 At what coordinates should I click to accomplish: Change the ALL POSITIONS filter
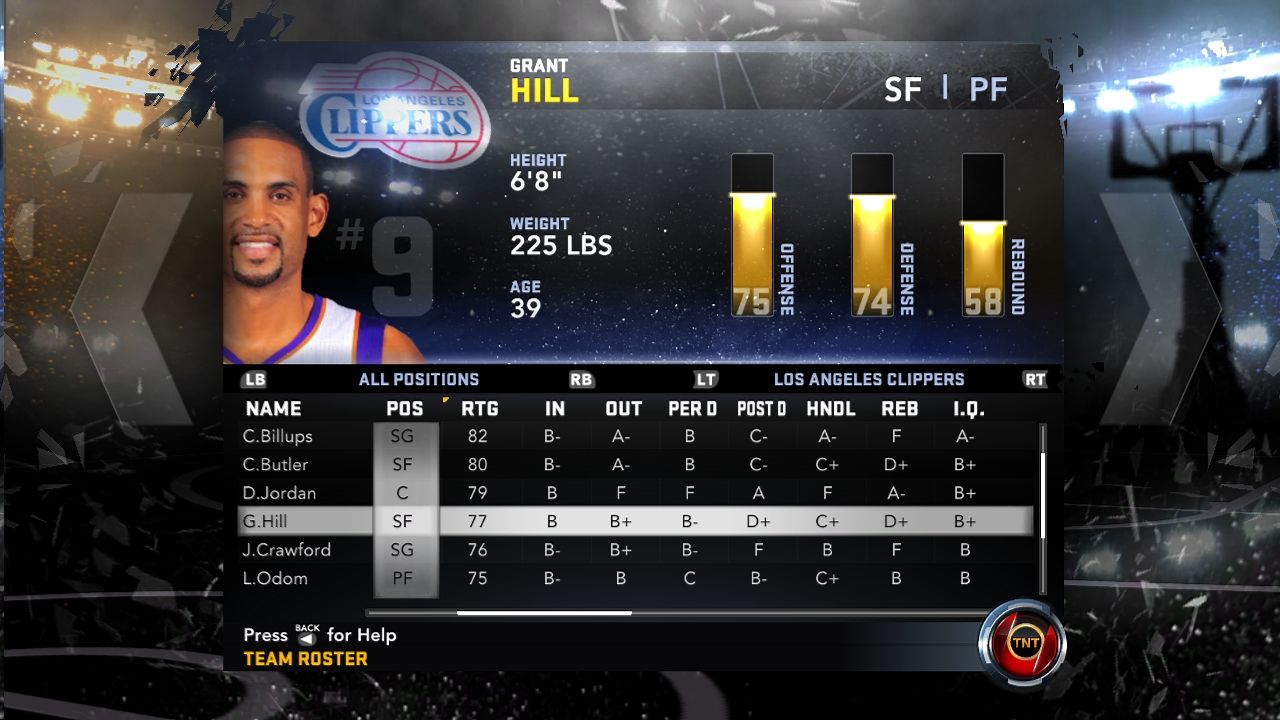pyautogui.click(x=418, y=380)
